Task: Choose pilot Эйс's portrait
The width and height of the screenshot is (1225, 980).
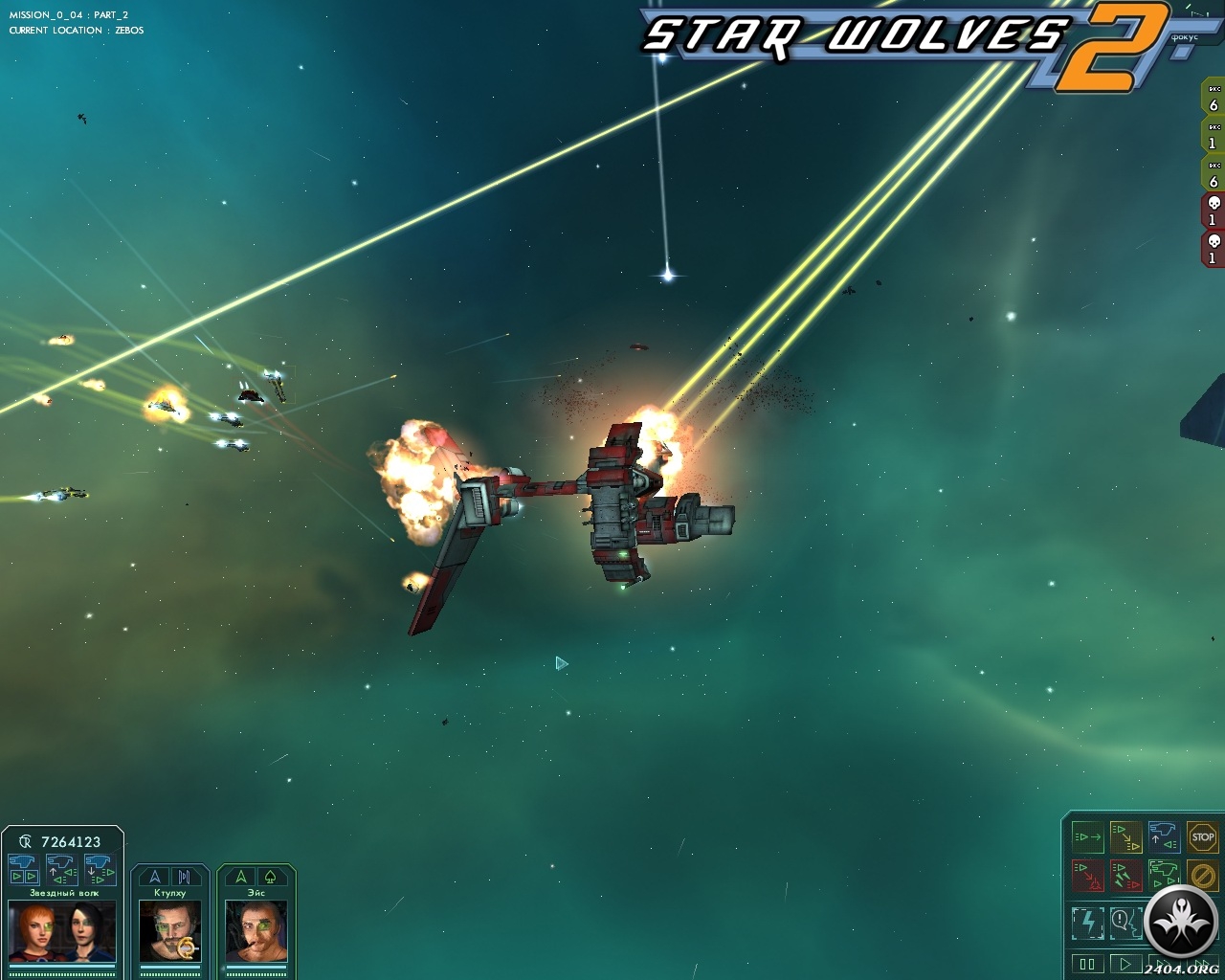Action: 256,931
